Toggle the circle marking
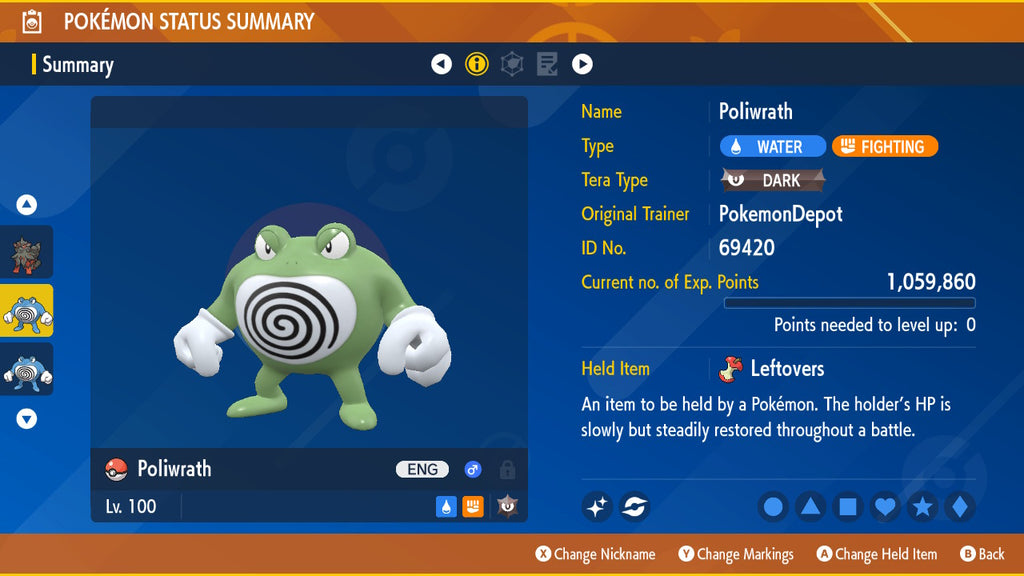The image size is (1024, 576). point(773,507)
